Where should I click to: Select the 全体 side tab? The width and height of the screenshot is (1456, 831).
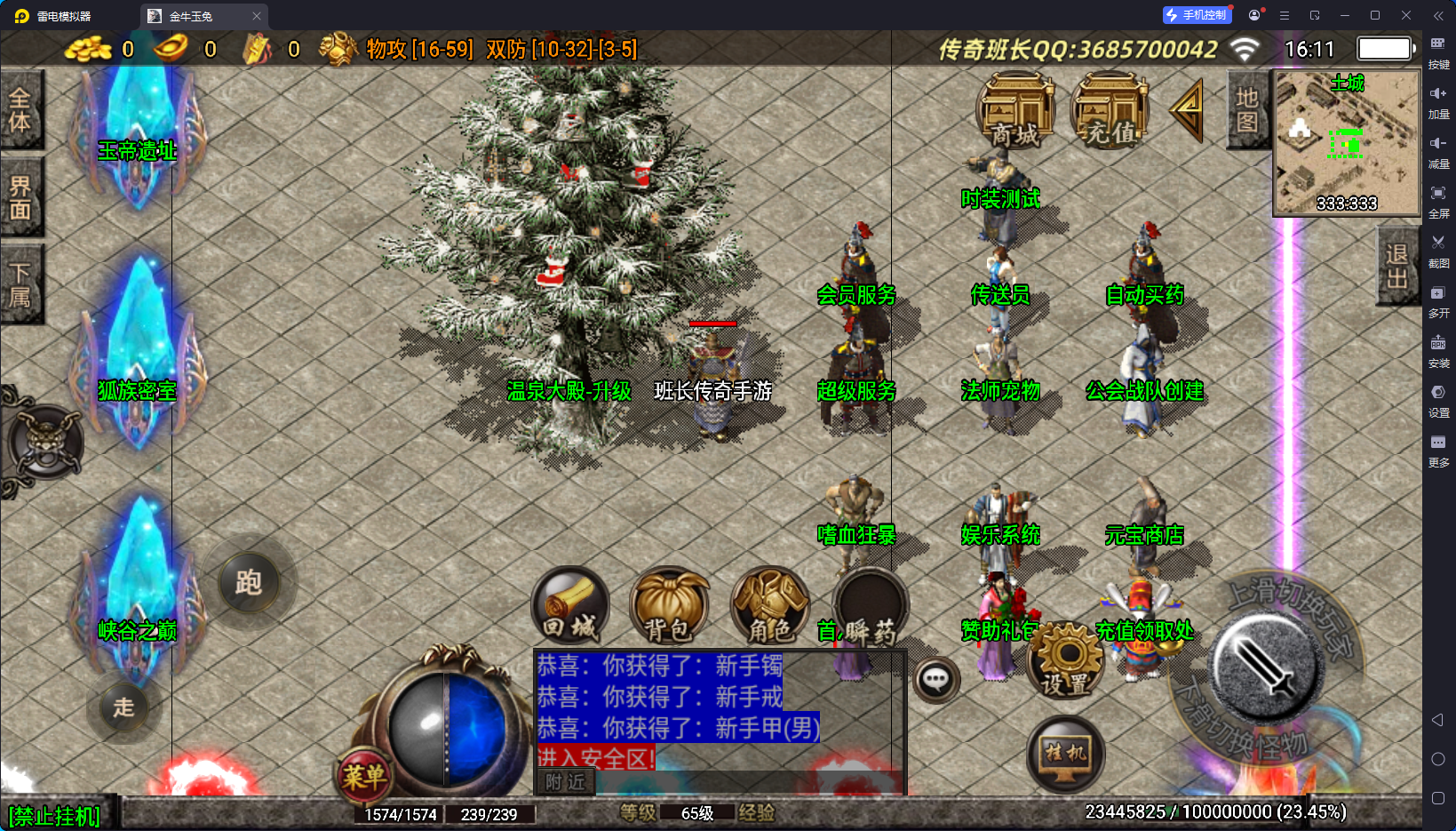tap(20, 109)
